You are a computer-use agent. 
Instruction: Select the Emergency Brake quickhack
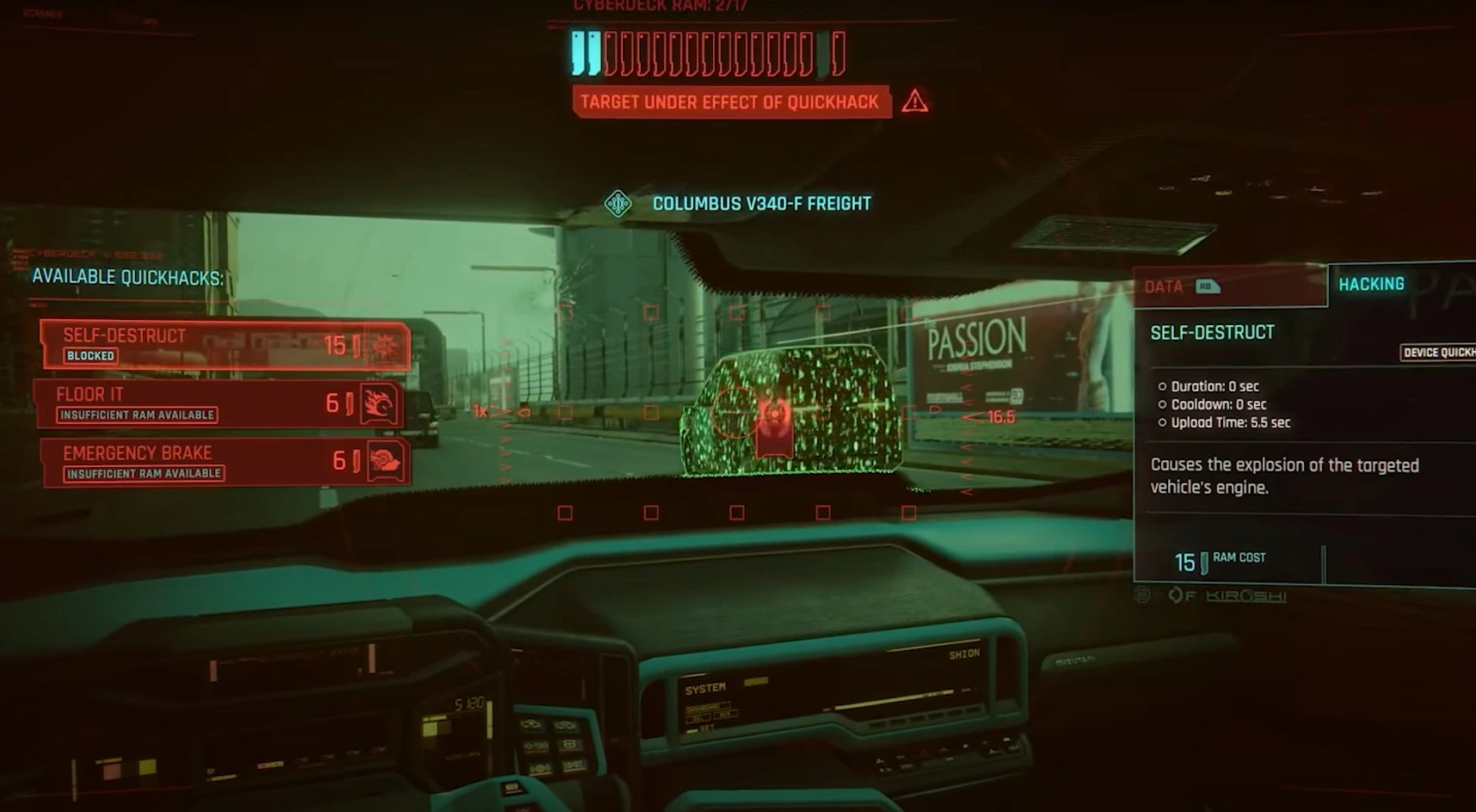click(x=224, y=462)
